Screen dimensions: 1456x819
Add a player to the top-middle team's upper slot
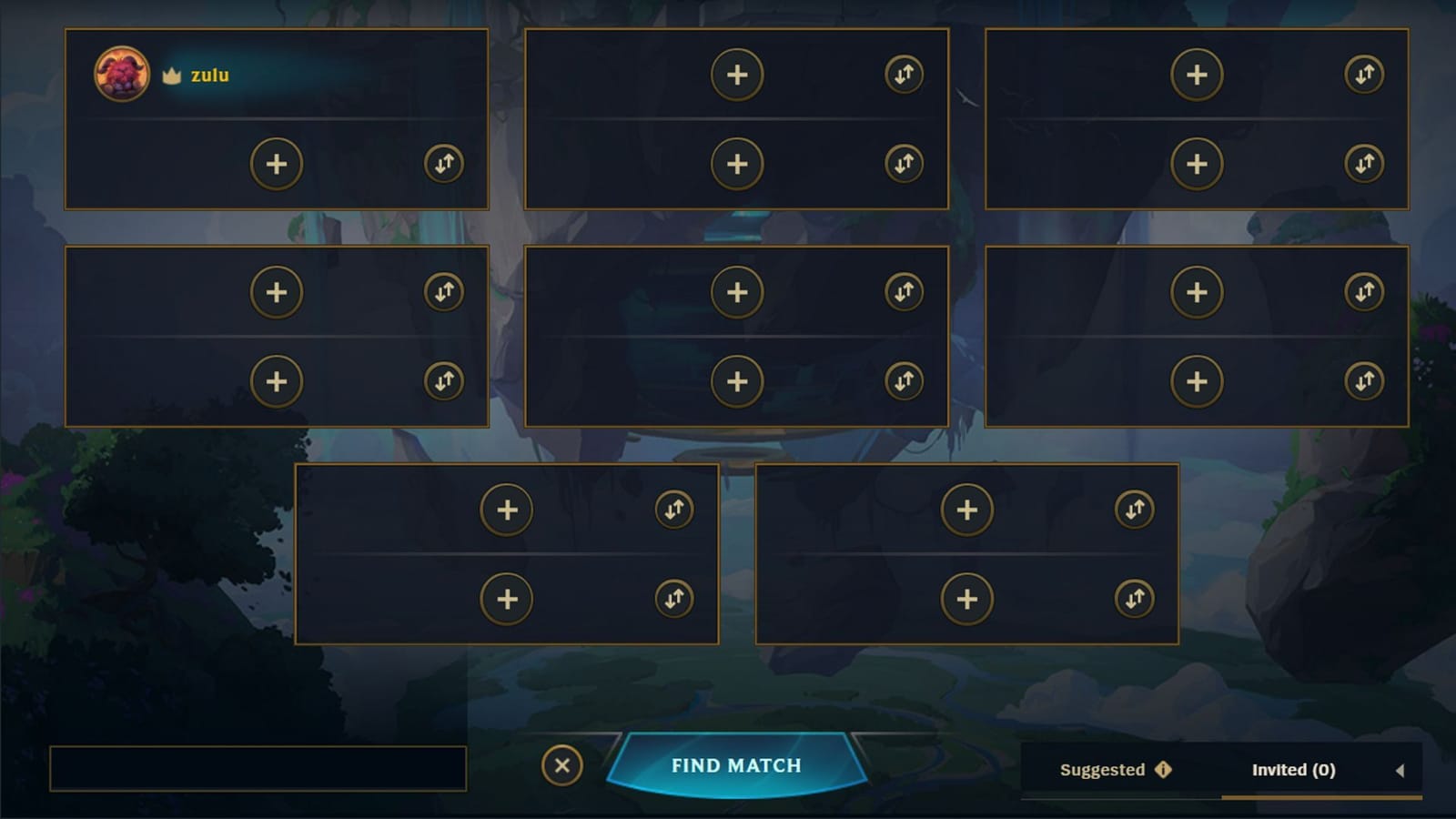pyautogui.click(x=738, y=75)
